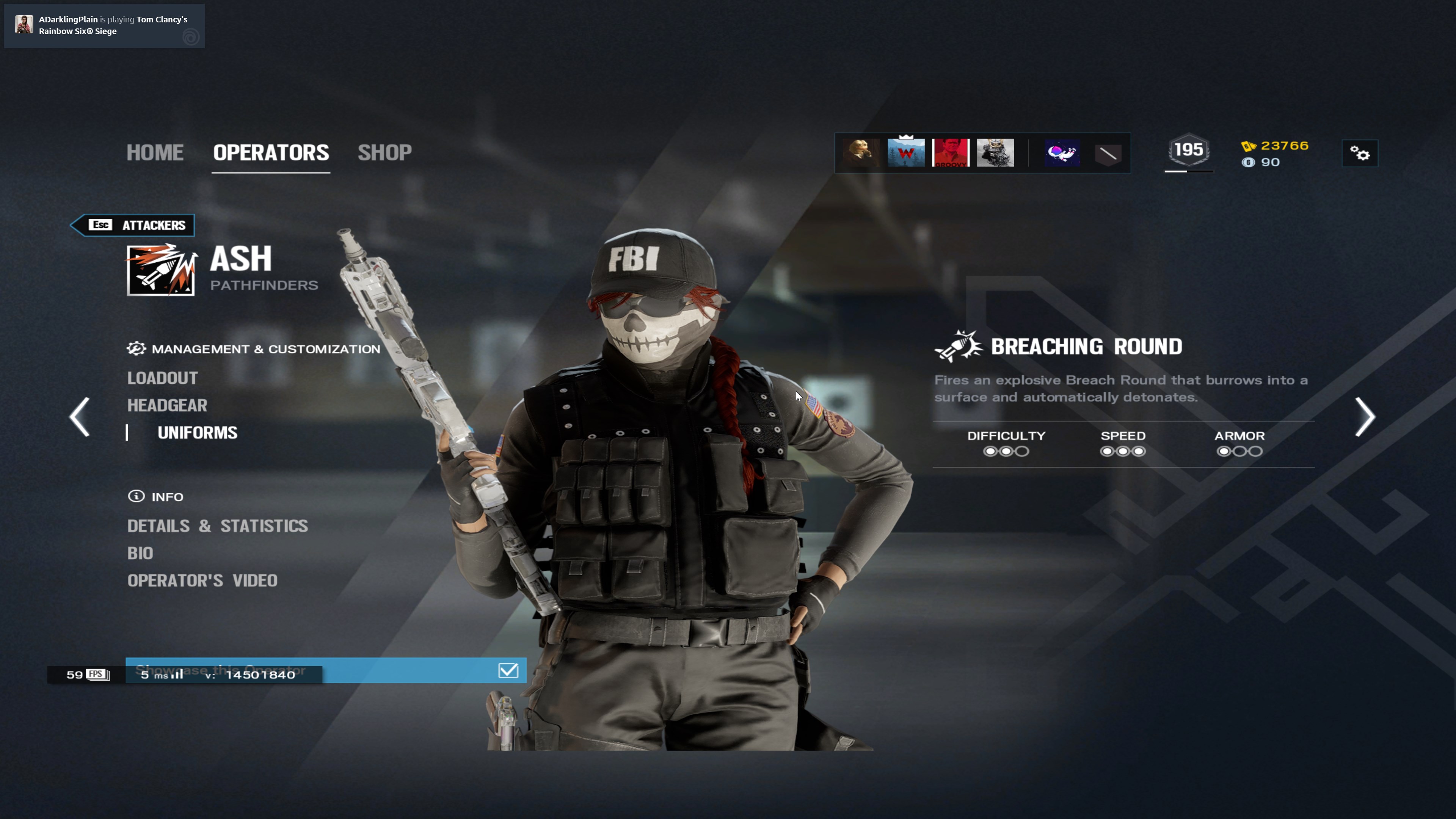Open the gear settings icon
The width and height of the screenshot is (1456, 819).
[1359, 153]
